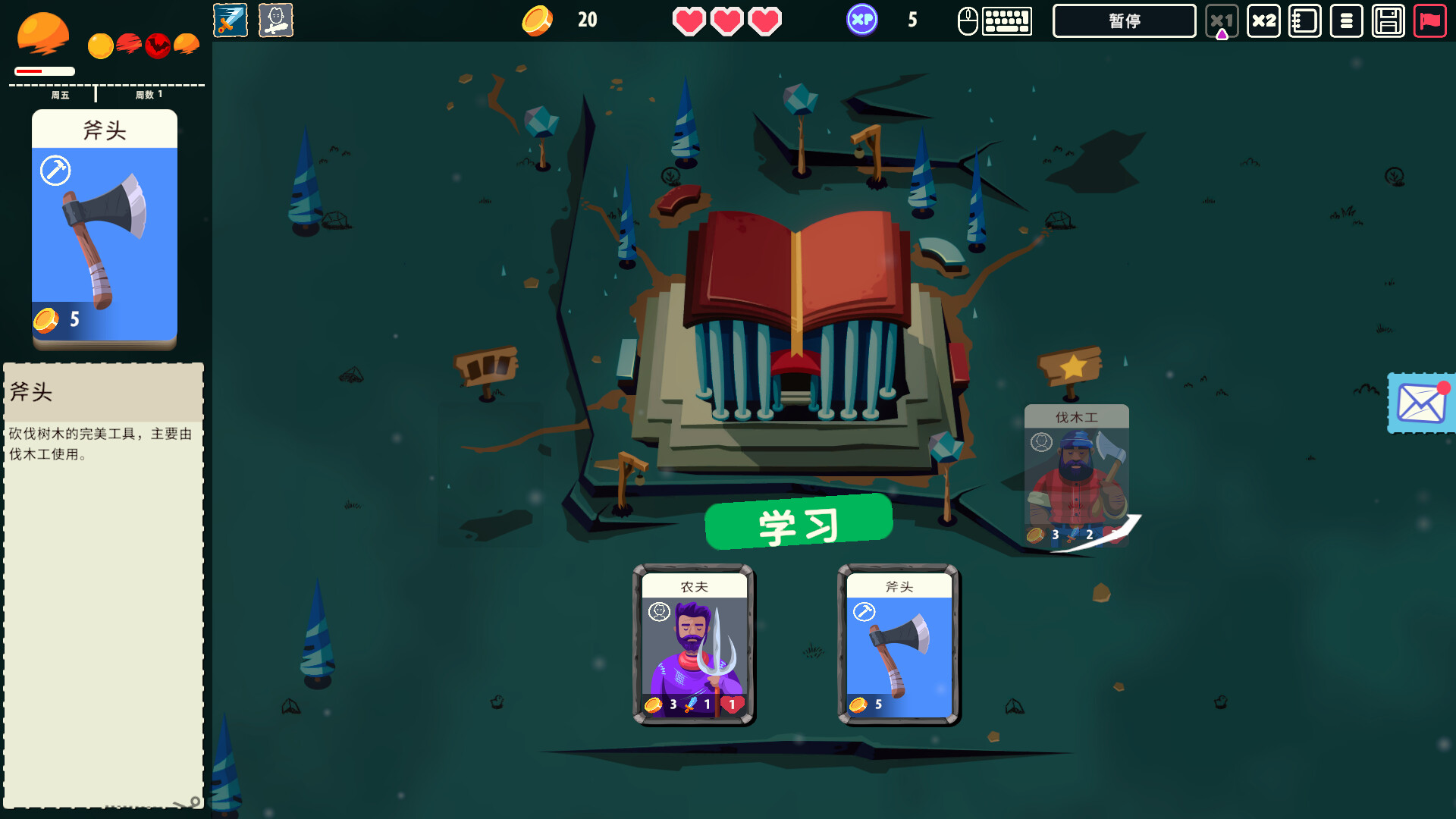Pick the 伐木工 lumberjack card
The height and width of the screenshot is (819, 1456).
1076,475
